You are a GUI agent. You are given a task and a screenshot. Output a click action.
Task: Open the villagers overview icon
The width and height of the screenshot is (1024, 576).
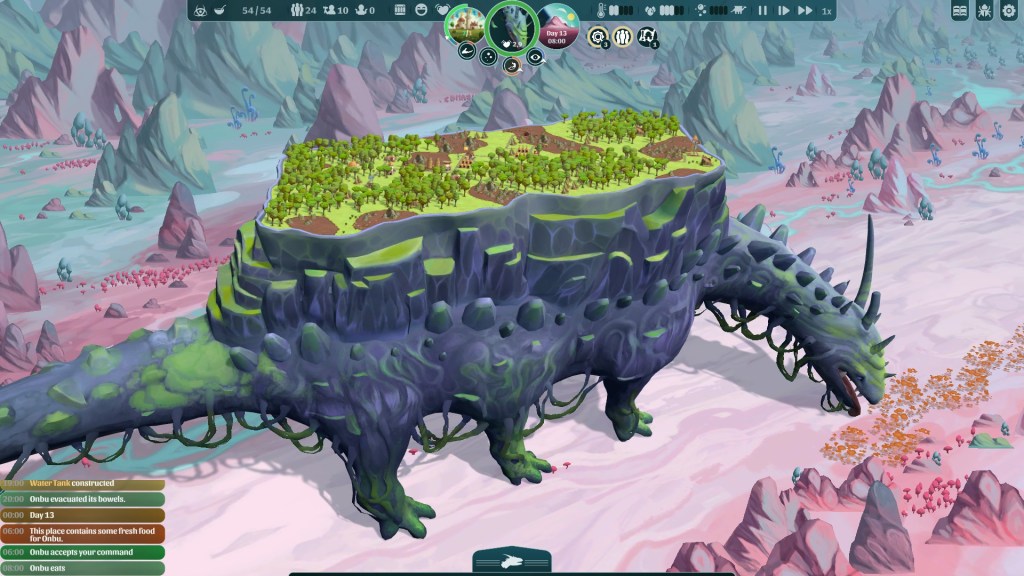coord(622,37)
